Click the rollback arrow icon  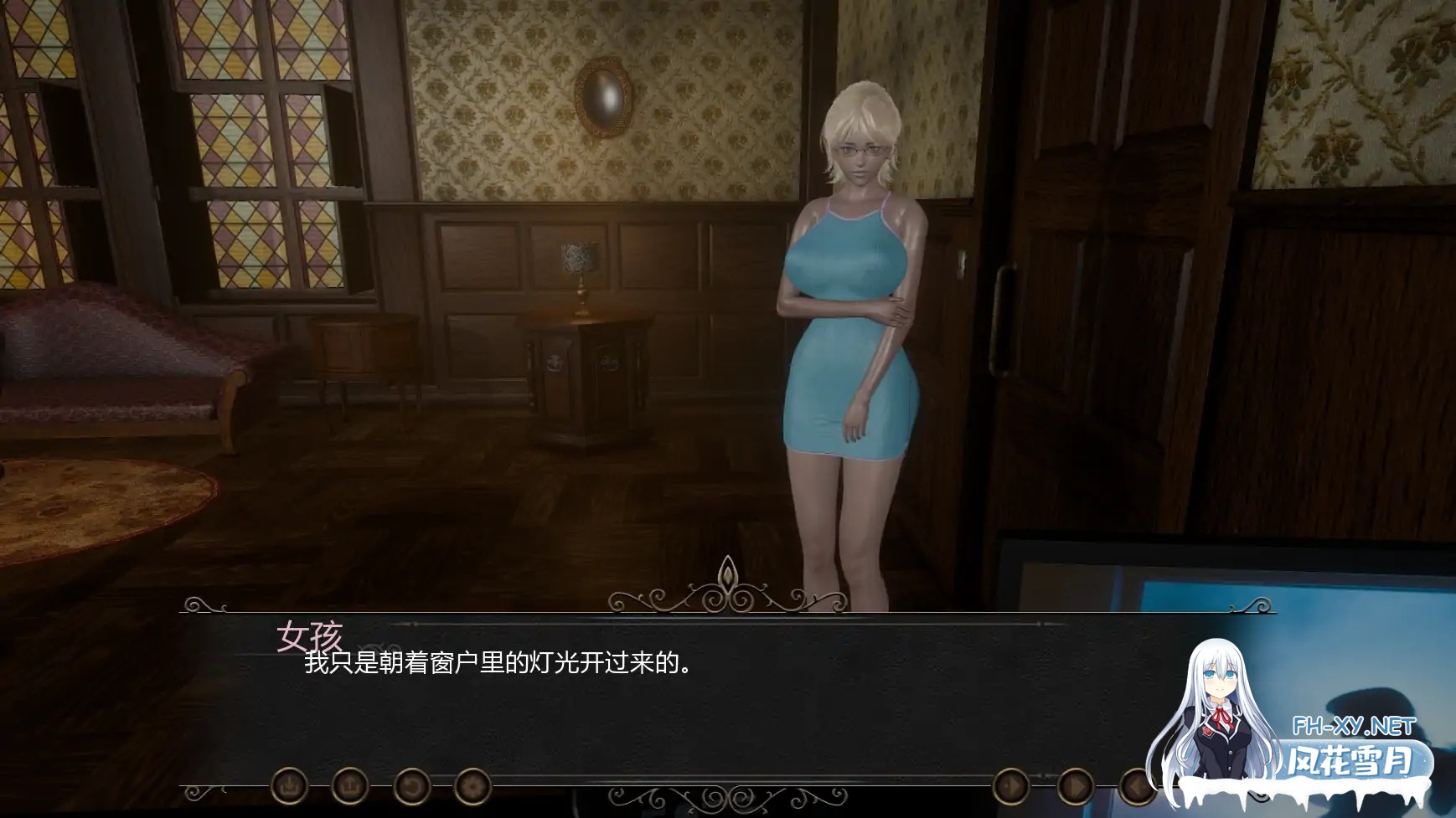click(410, 785)
